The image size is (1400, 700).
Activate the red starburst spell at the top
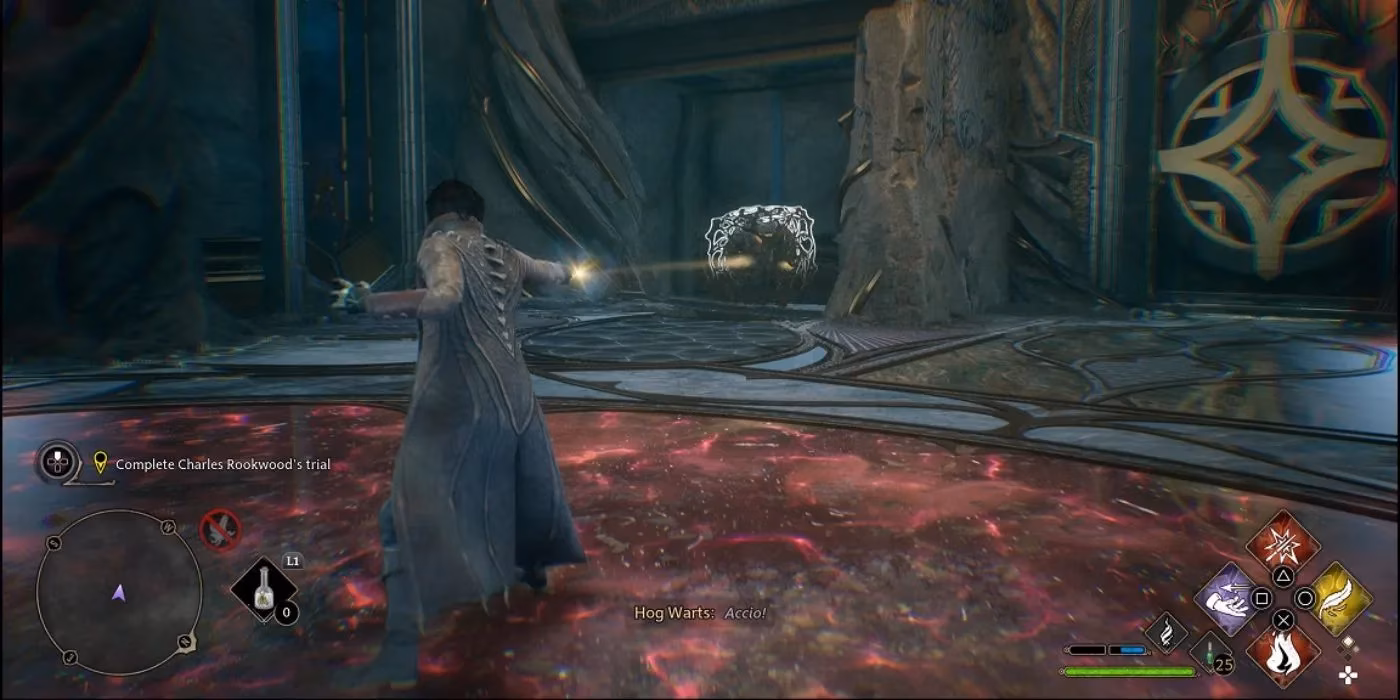(x=1283, y=546)
